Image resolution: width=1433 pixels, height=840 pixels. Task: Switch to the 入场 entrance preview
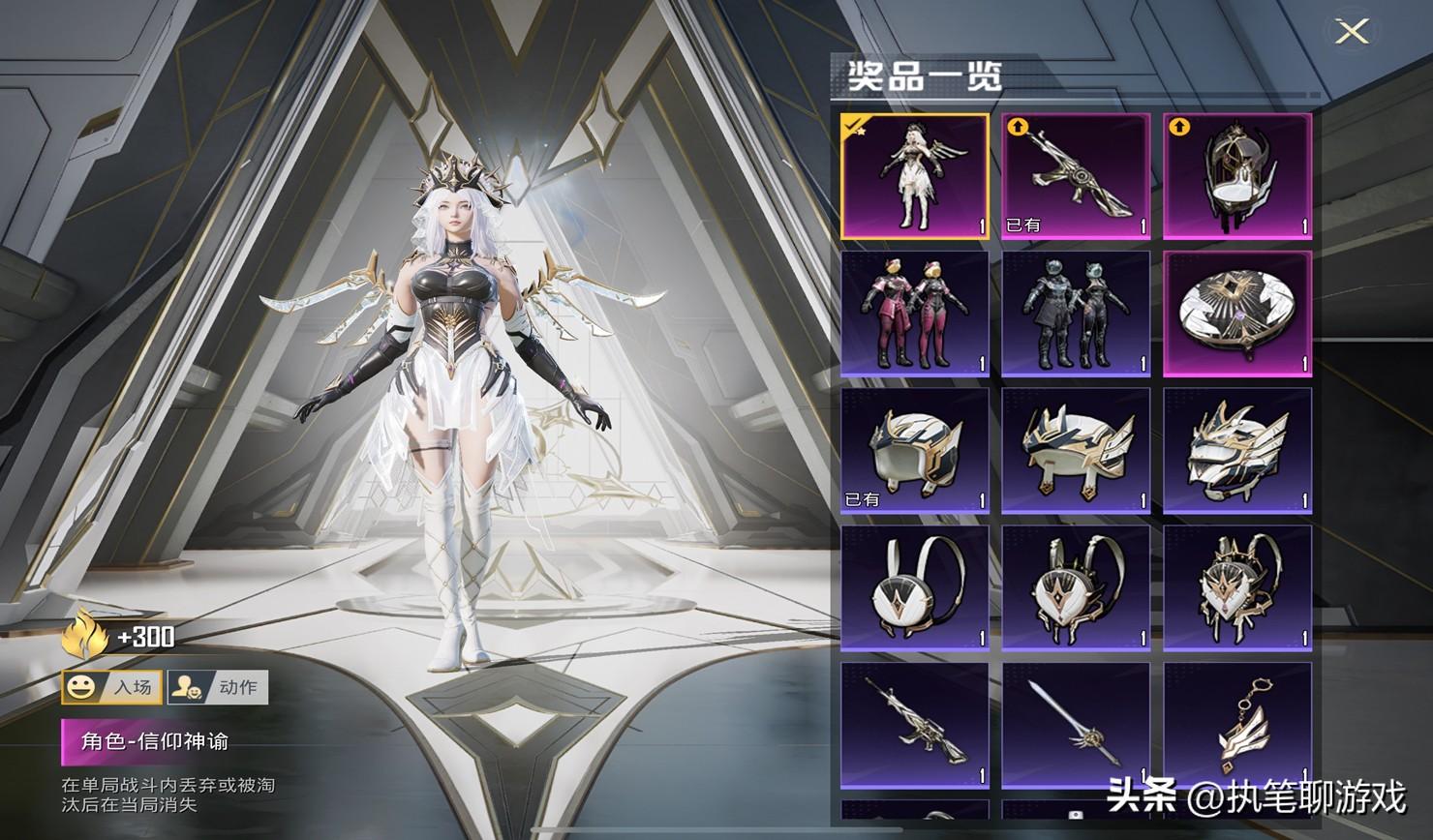coord(111,687)
